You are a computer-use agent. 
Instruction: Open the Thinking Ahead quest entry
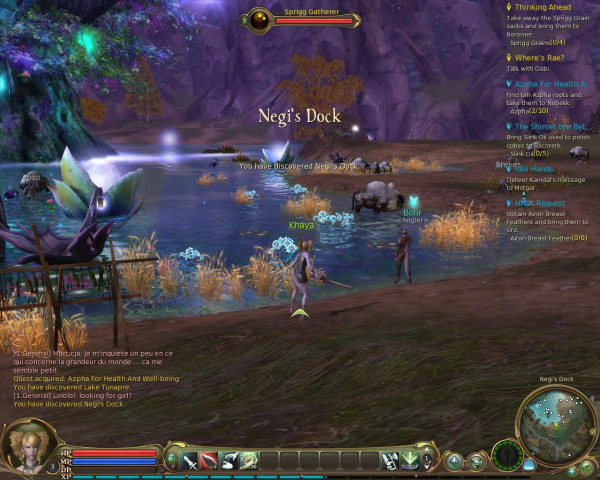545,8
